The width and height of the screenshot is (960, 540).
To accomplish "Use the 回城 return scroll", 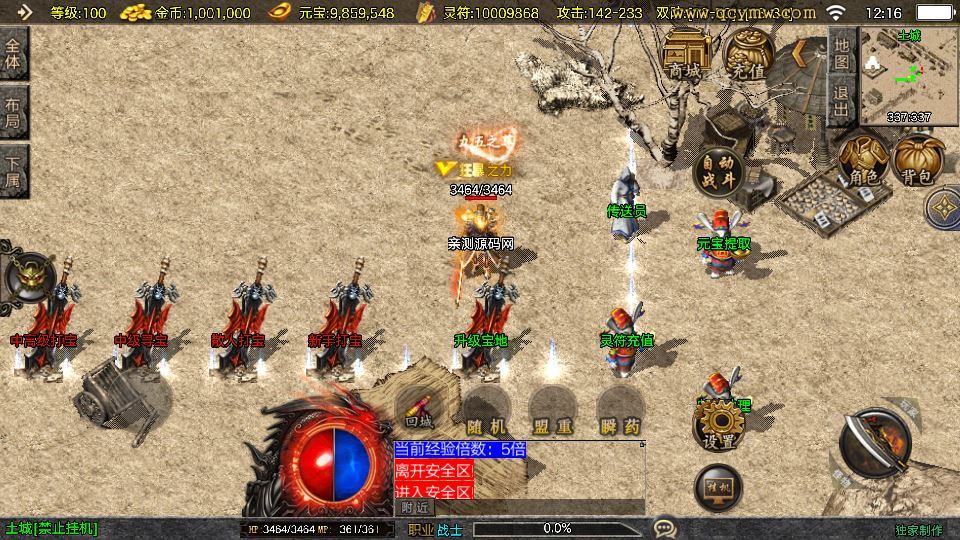I will click(417, 410).
